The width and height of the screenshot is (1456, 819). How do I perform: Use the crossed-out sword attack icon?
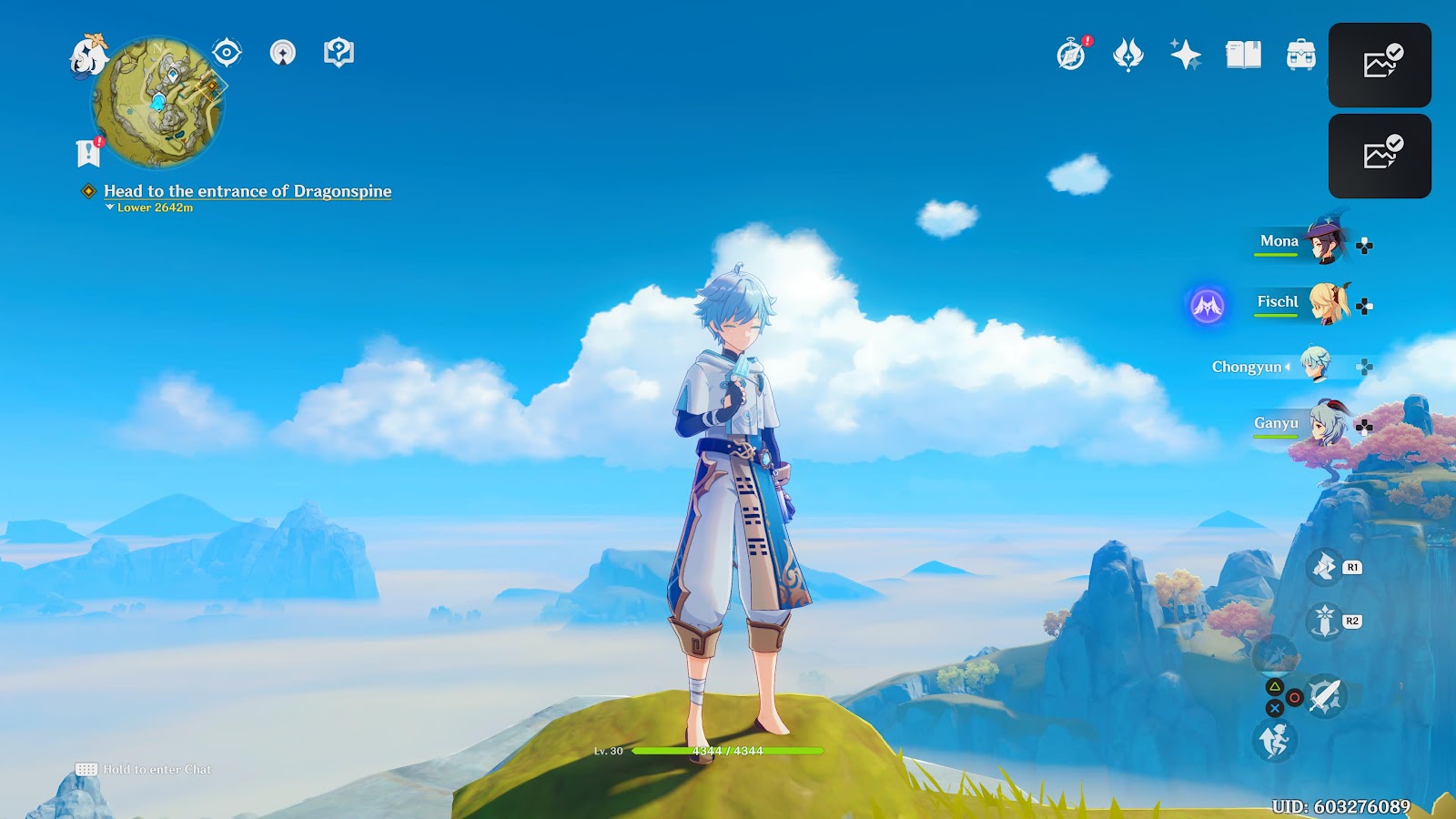[x=1326, y=697]
